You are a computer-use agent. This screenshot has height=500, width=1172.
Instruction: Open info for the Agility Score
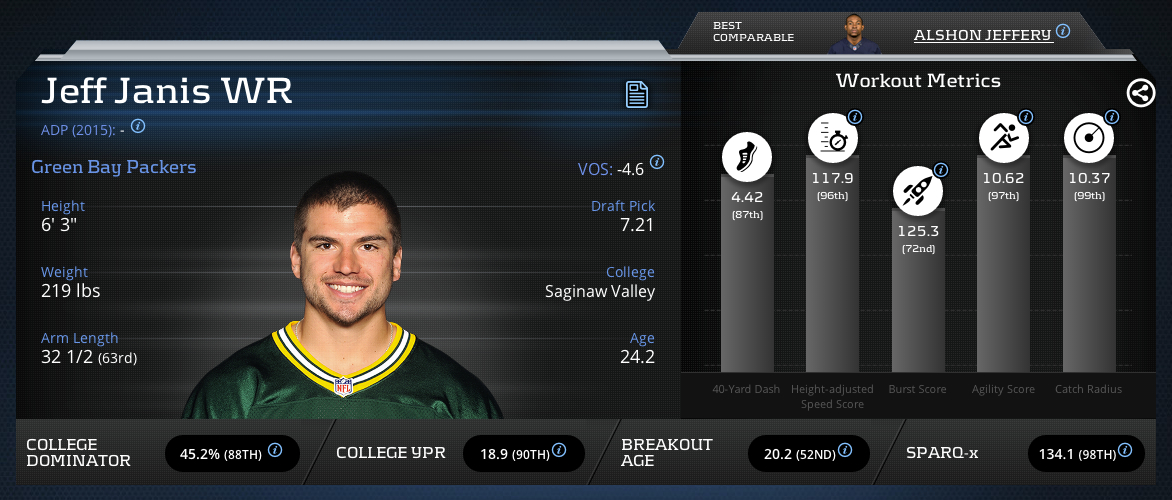[1026, 118]
